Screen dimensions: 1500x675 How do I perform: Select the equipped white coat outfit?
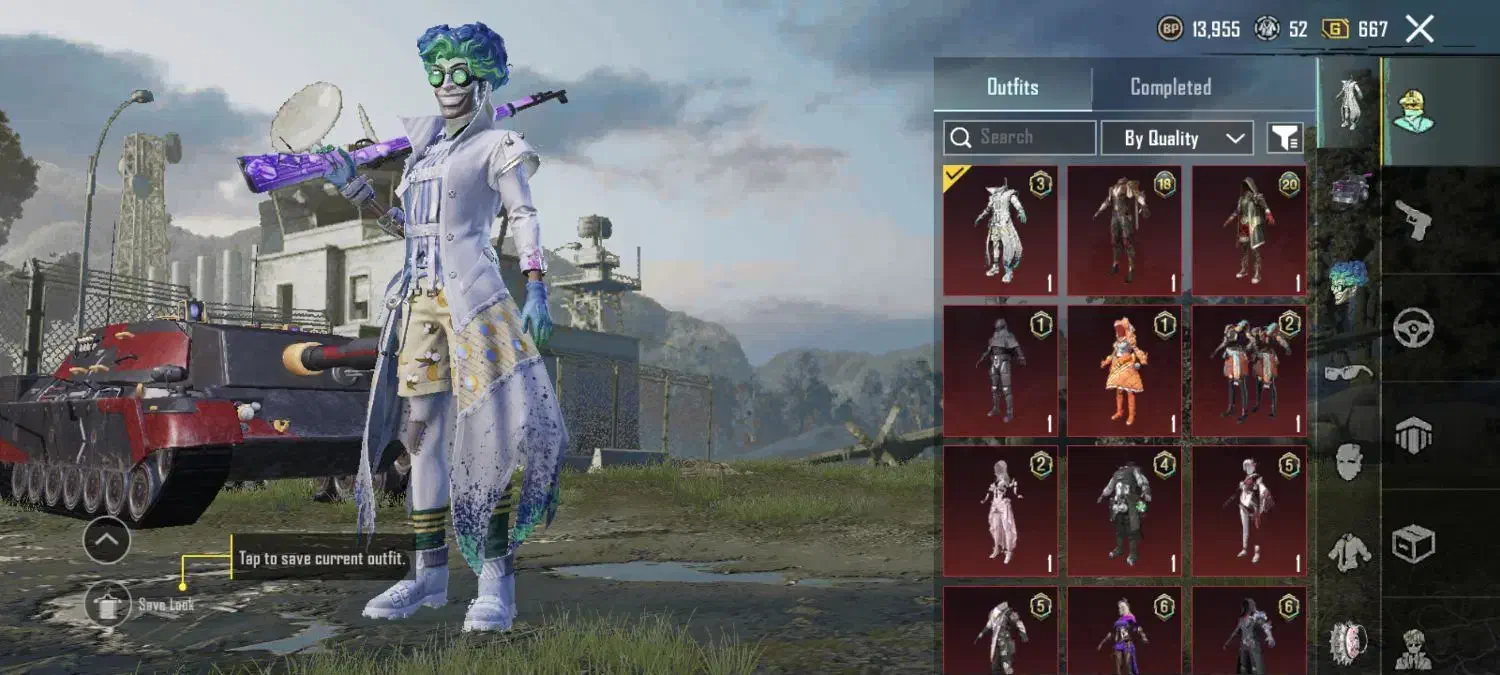pos(1000,231)
